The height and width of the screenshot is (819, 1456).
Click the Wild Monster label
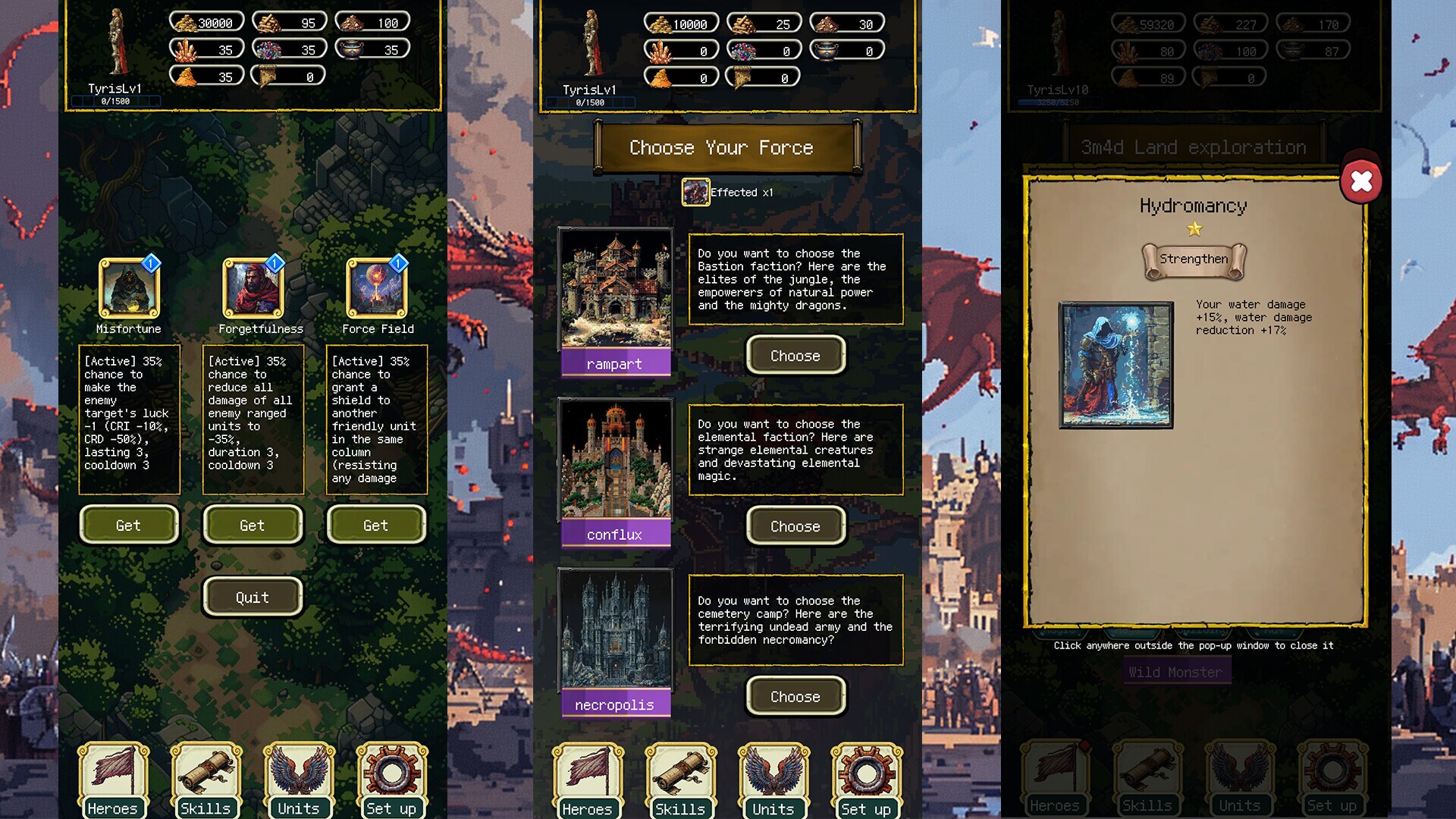tap(1177, 672)
